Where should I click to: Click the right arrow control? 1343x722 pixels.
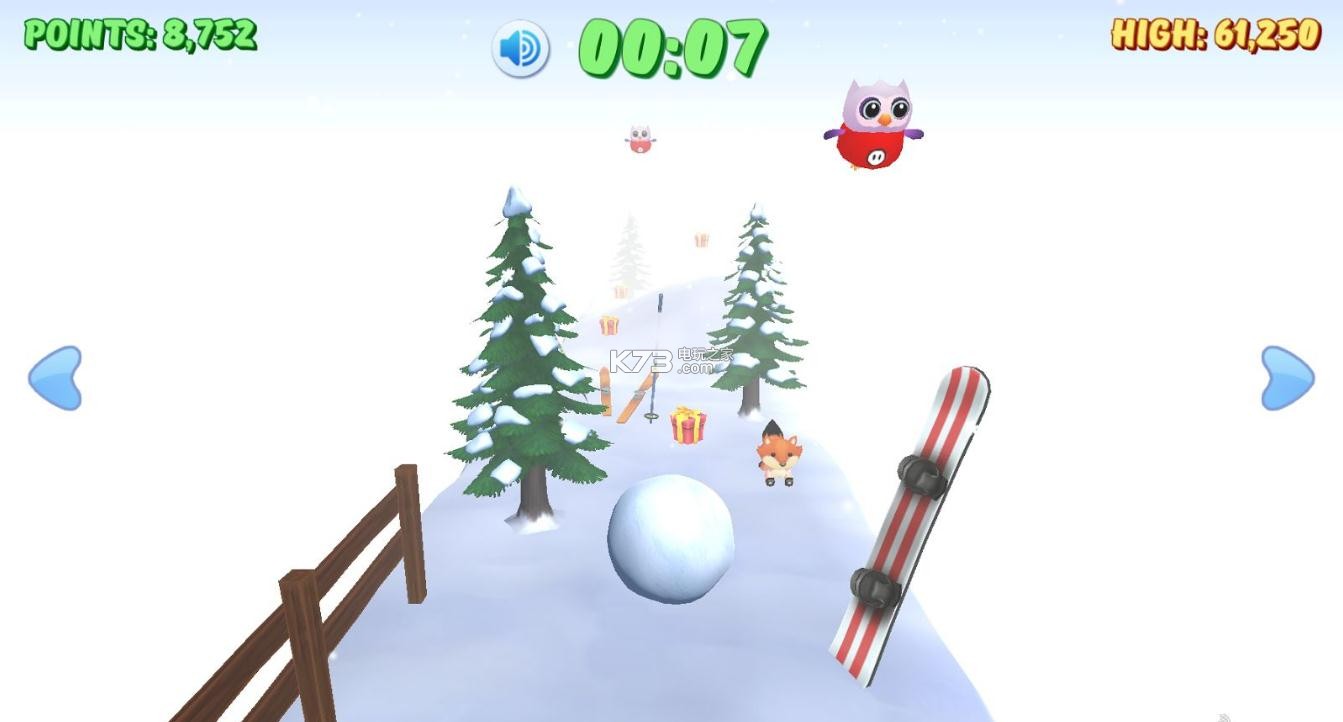tap(1288, 380)
